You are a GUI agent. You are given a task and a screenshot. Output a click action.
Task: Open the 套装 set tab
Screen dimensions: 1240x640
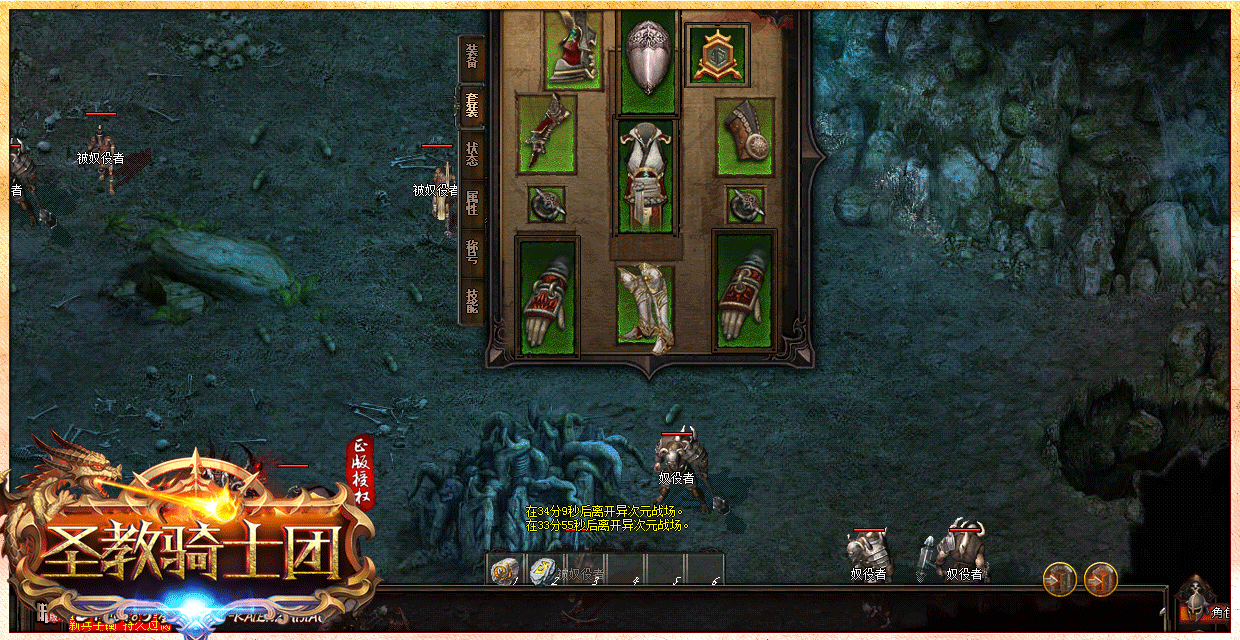472,105
